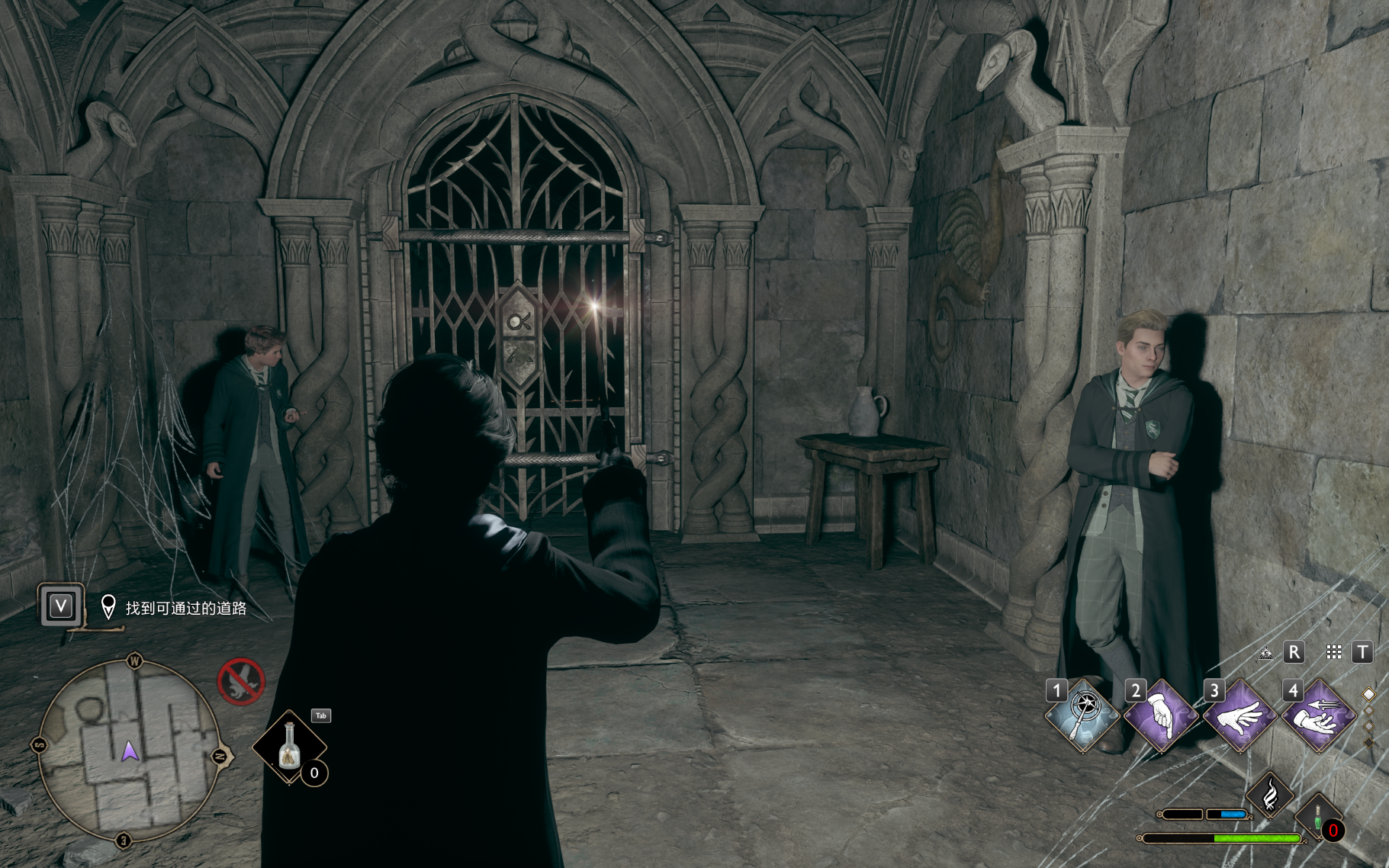Activate the downward pointing hand spell
The image size is (1389, 868).
coord(1161,716)
